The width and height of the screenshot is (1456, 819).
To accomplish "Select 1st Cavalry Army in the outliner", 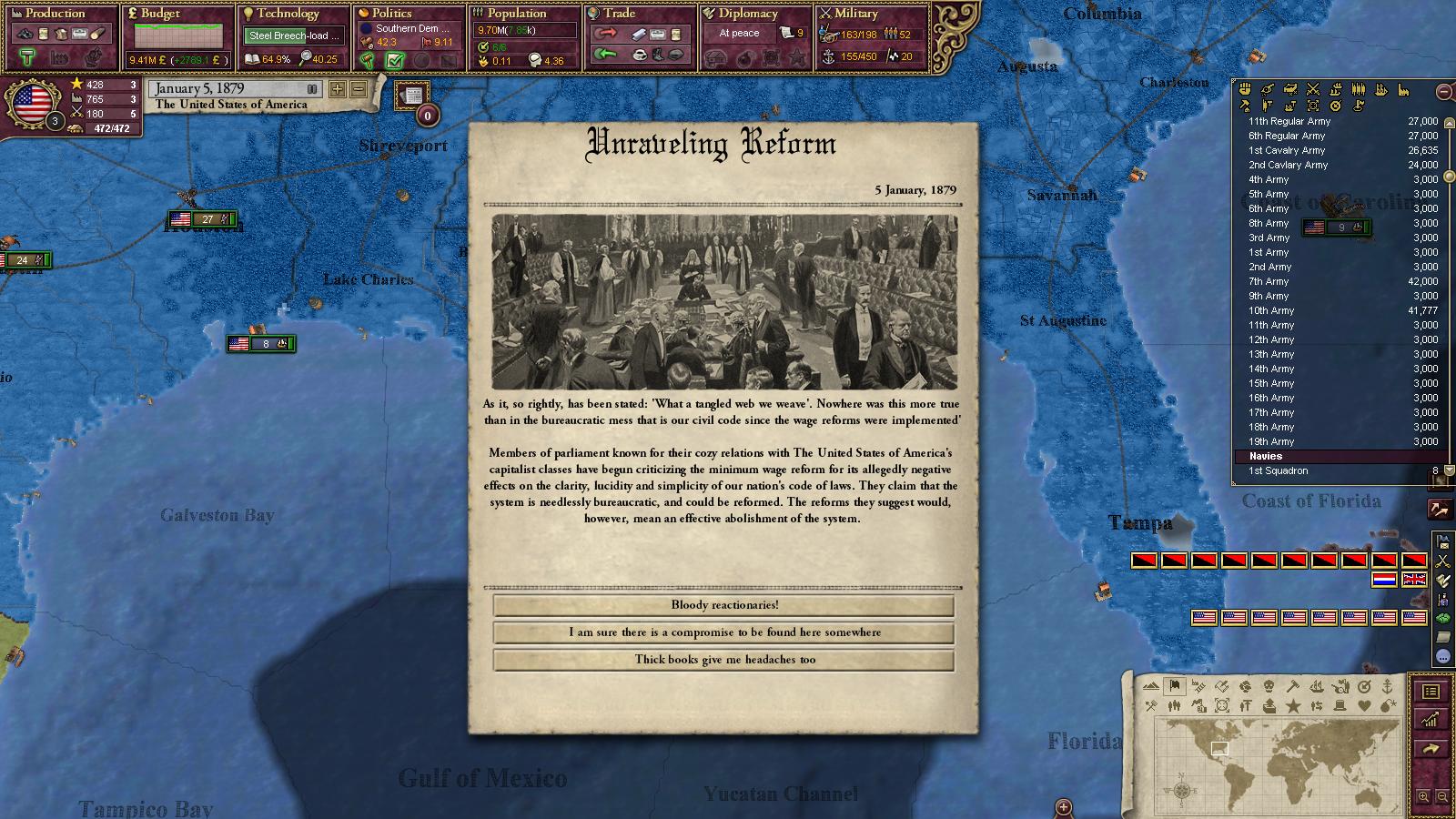I will point(1287,150).
